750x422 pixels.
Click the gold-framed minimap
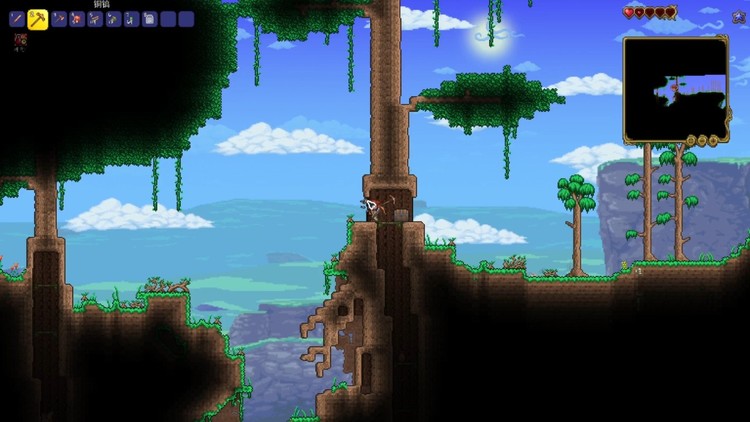[675, 89]
